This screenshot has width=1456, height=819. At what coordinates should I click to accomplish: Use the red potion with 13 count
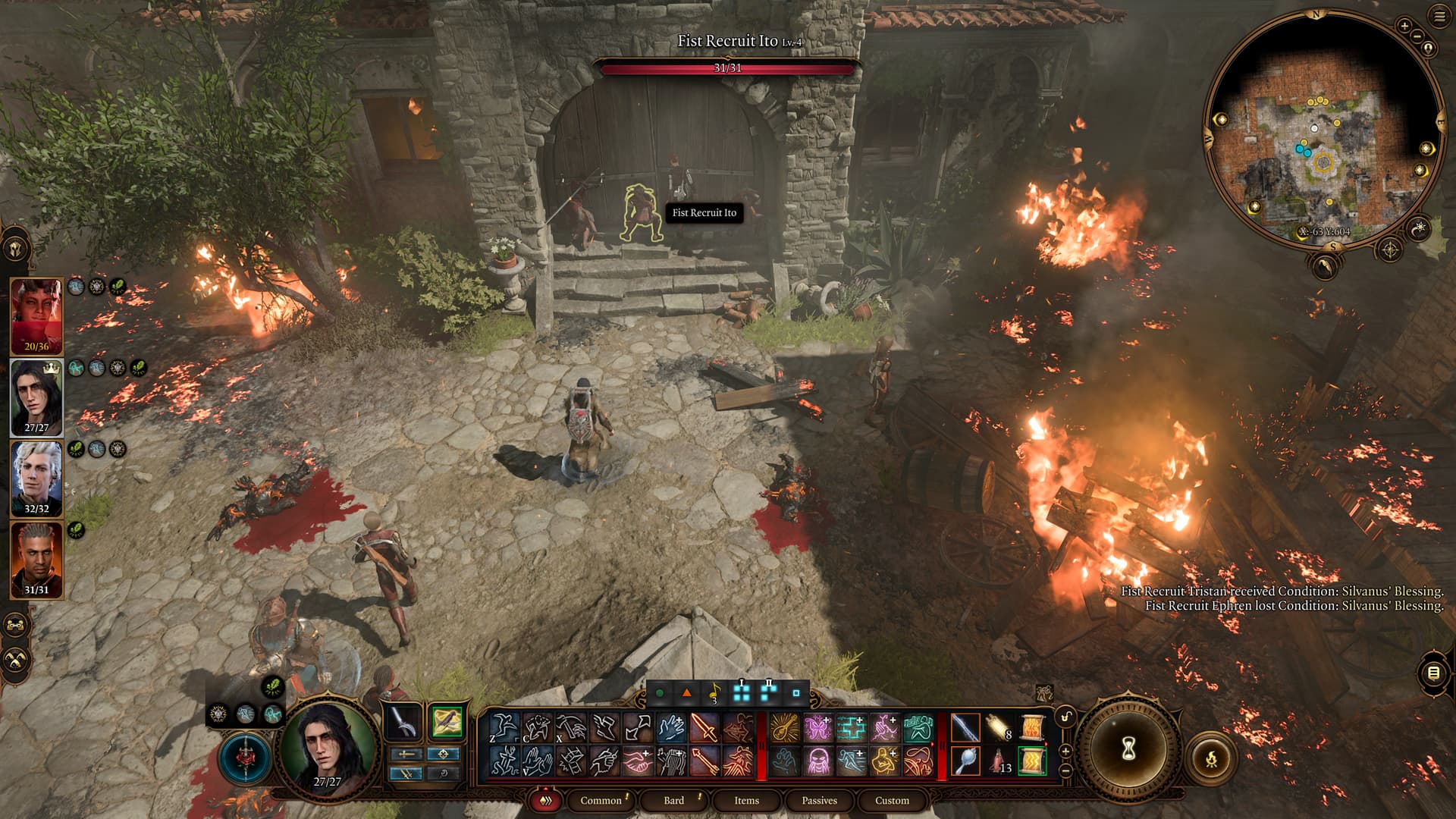coord(999,761)
